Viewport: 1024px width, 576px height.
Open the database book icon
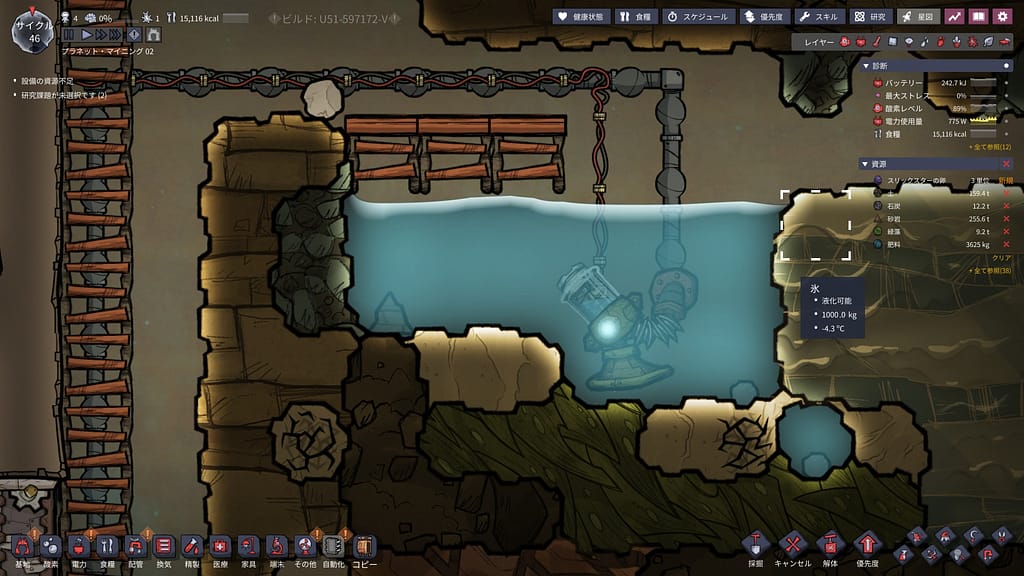tap(979, 17)
